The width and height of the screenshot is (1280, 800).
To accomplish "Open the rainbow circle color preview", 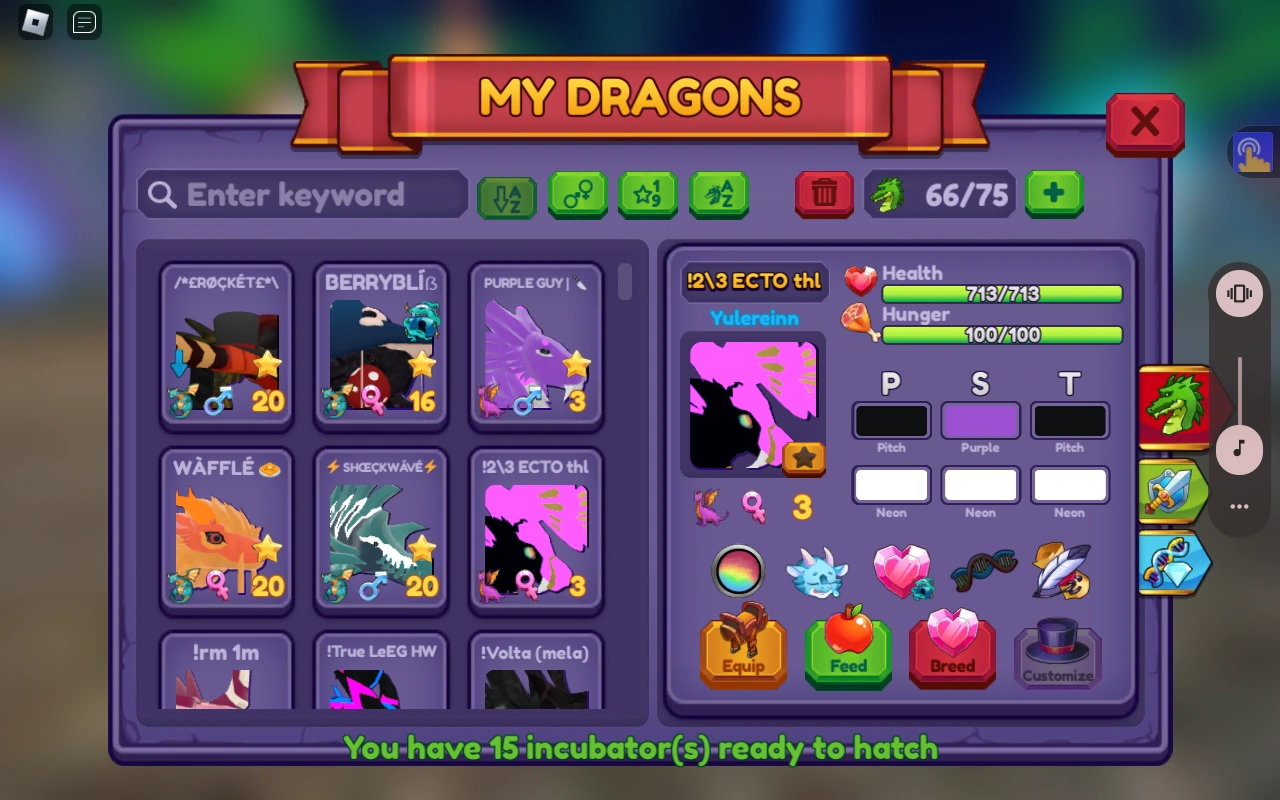I will coord(738,572).
